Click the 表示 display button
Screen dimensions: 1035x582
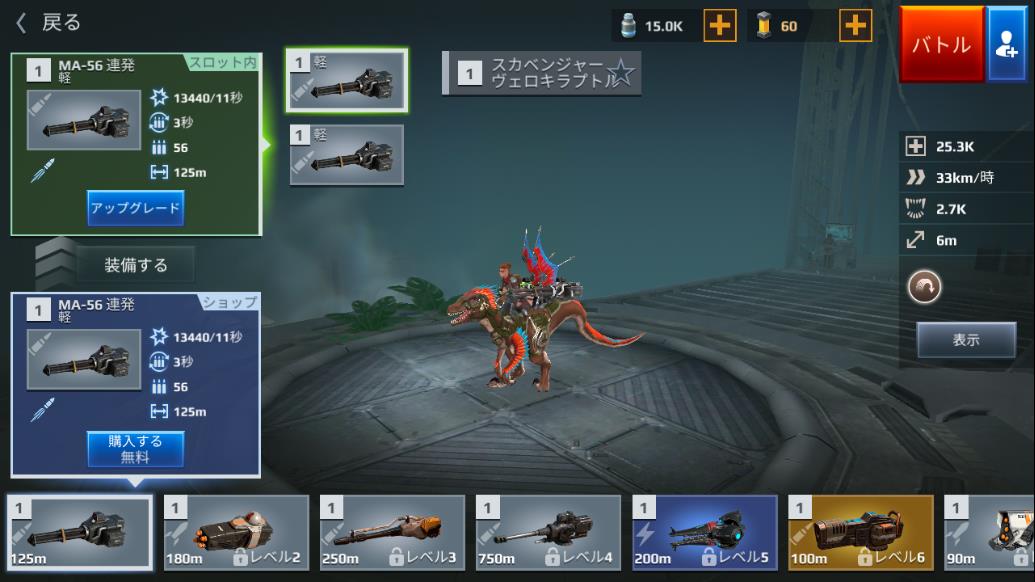click(966, 340)
